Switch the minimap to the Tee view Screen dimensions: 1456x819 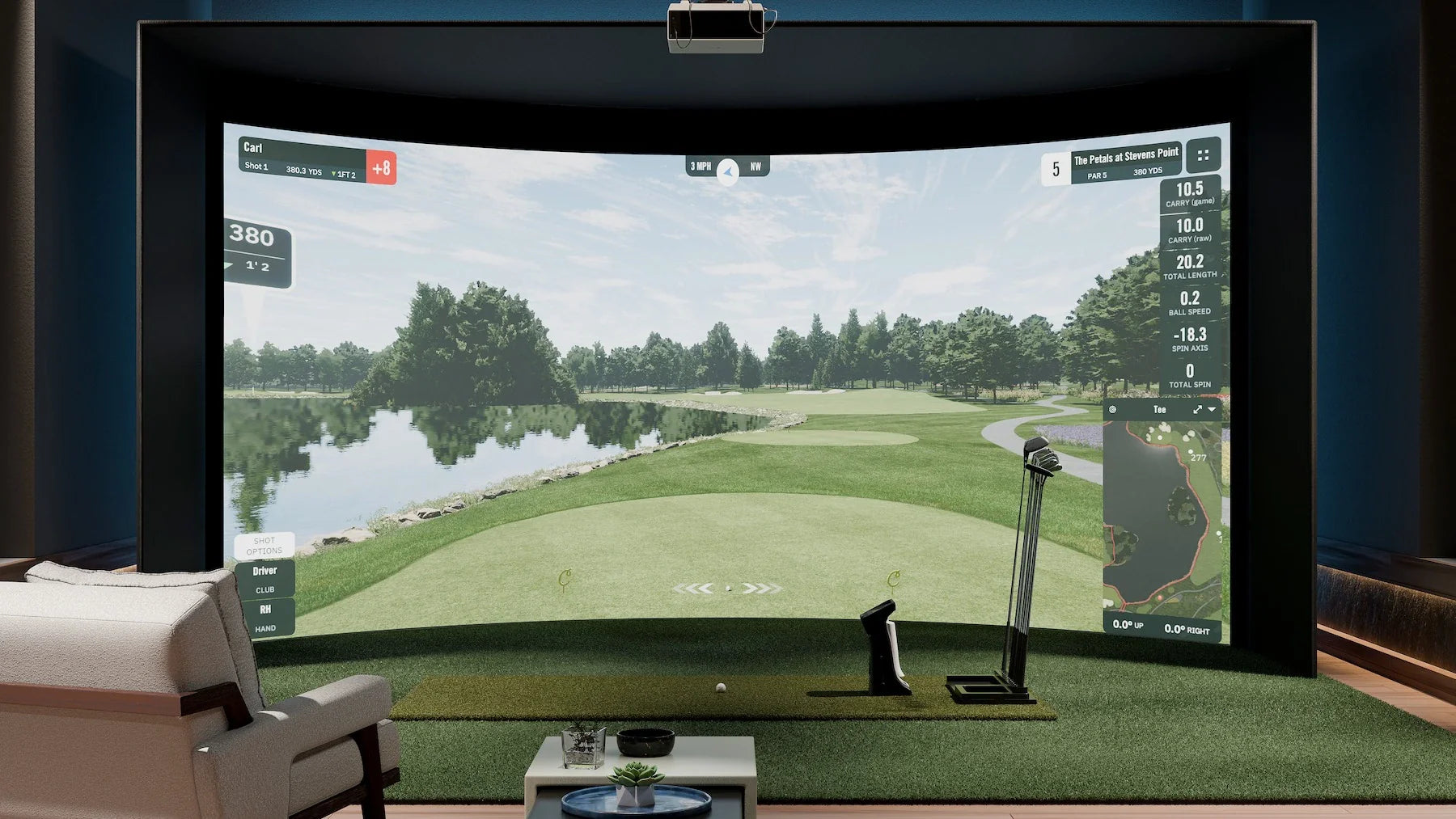click(1159, 410)
